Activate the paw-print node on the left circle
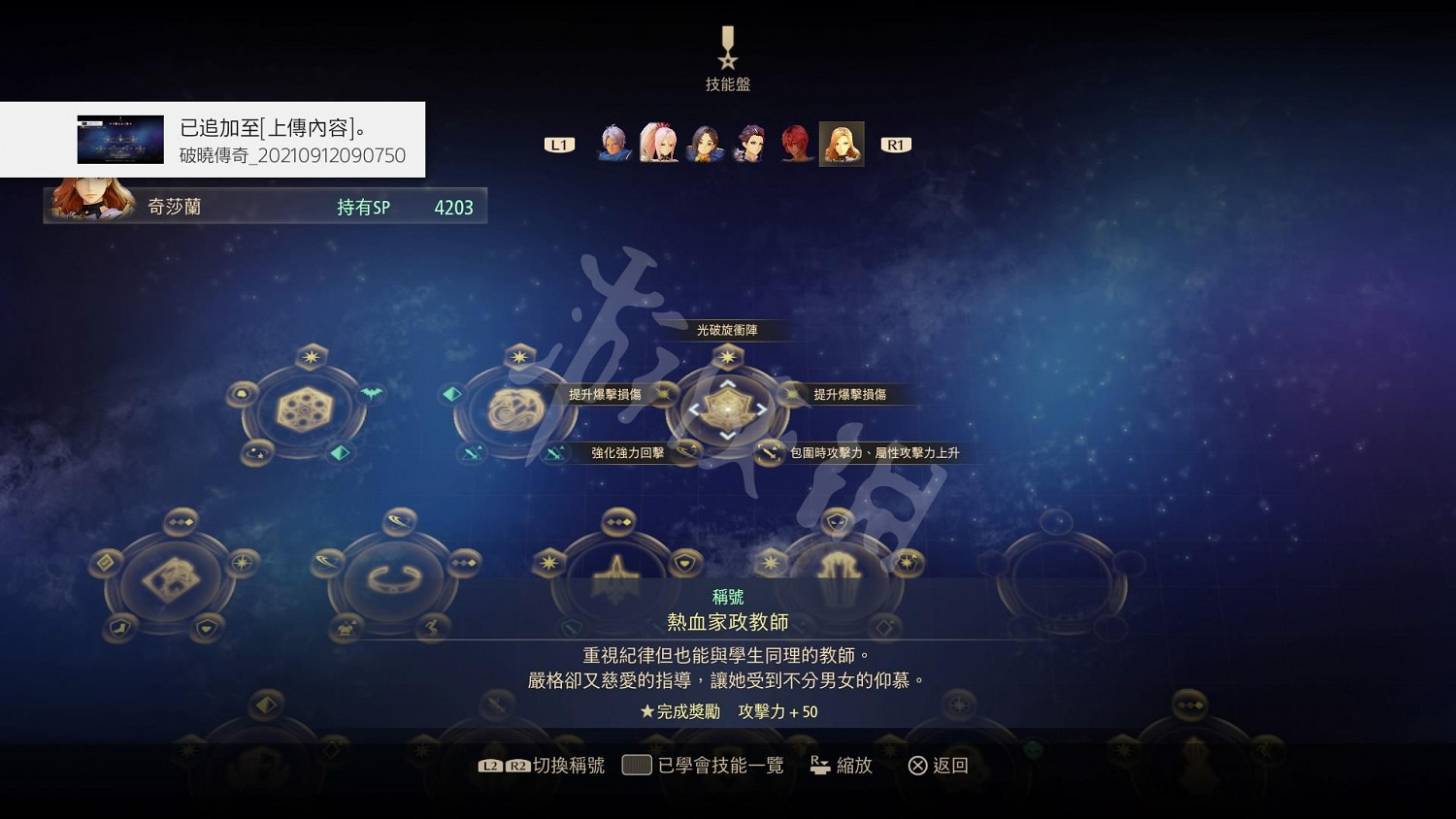Viewport: 1456px width, 819px height. 242,392
